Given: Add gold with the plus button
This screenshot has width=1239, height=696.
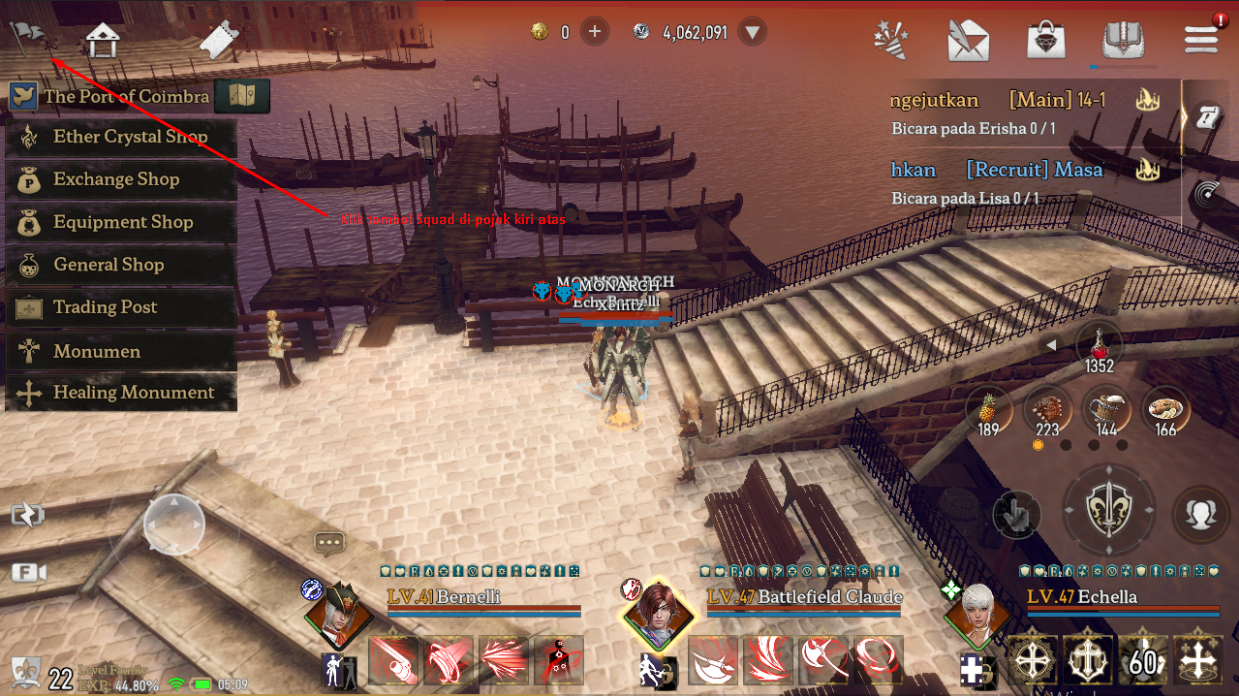Looking at the screenshot, I should click(594, 32).
